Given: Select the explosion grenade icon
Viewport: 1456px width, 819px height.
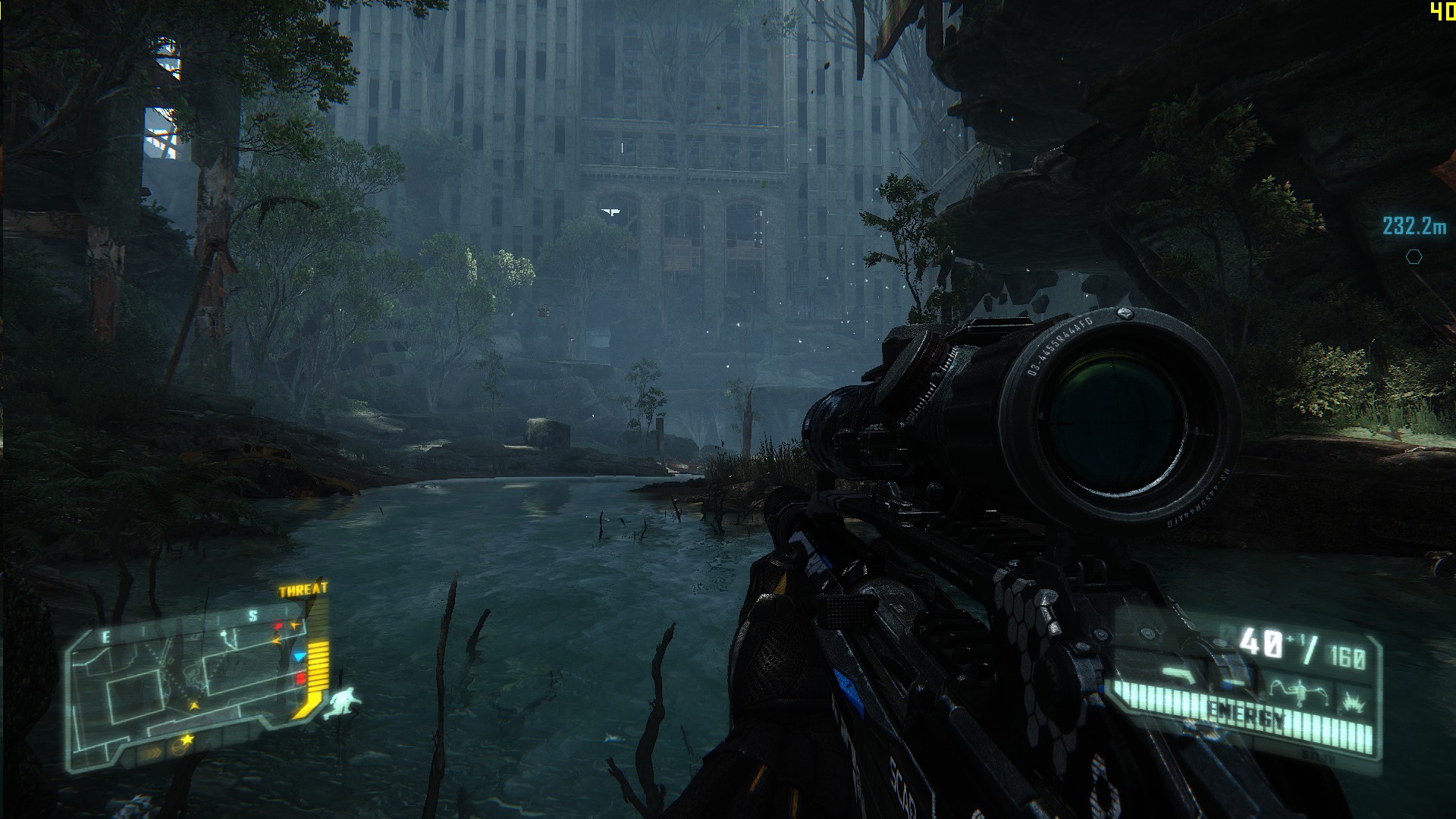Looking at the screenshot, I should pos(1354,703).
